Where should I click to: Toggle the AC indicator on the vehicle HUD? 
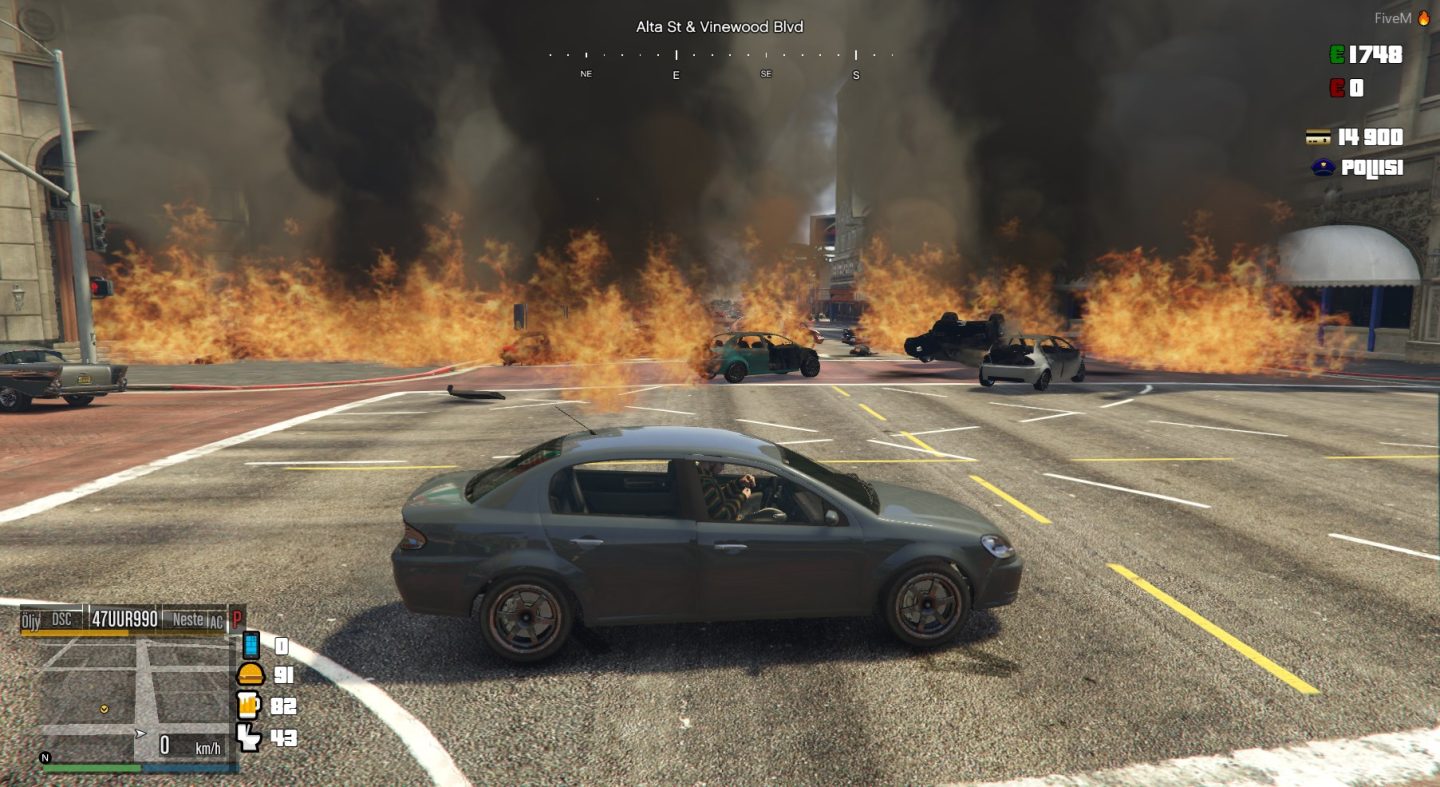click(214, 621)
